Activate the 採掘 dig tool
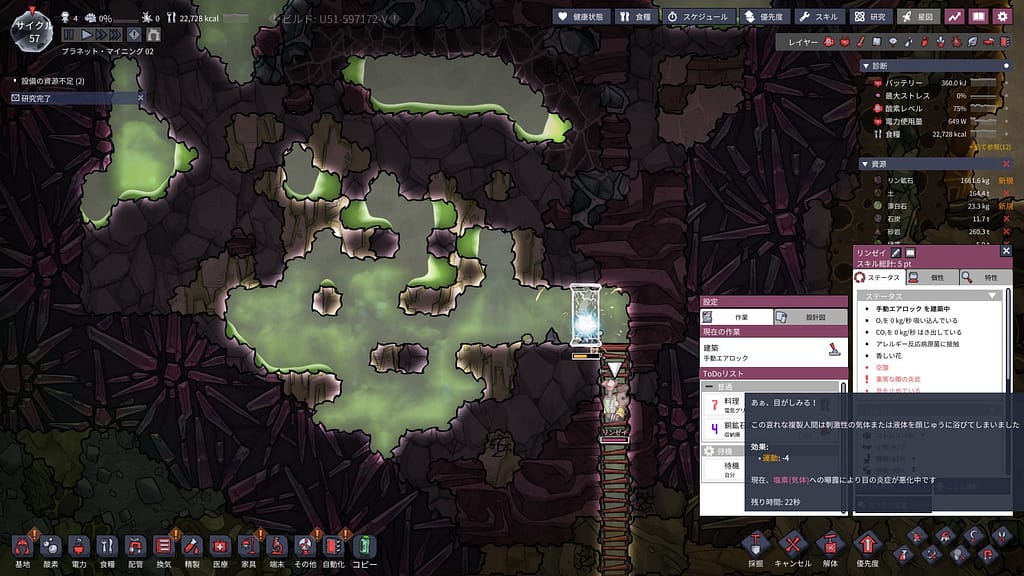 pos(756,546)
